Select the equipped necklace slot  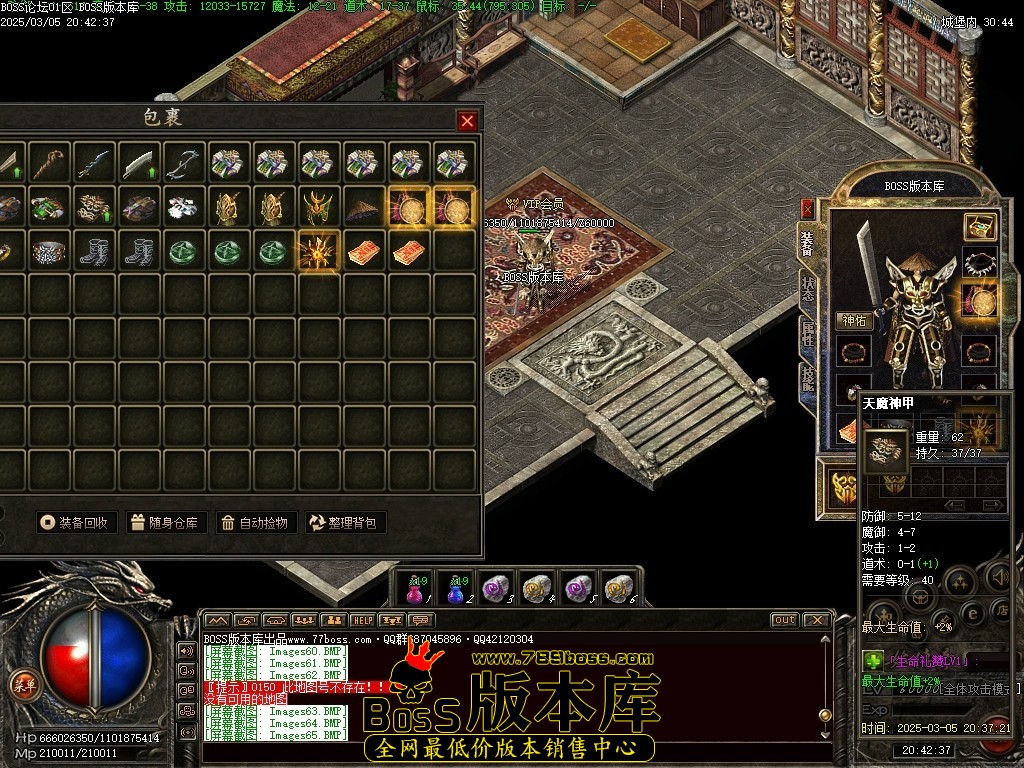pyautogui.click(x=979, y=263)
